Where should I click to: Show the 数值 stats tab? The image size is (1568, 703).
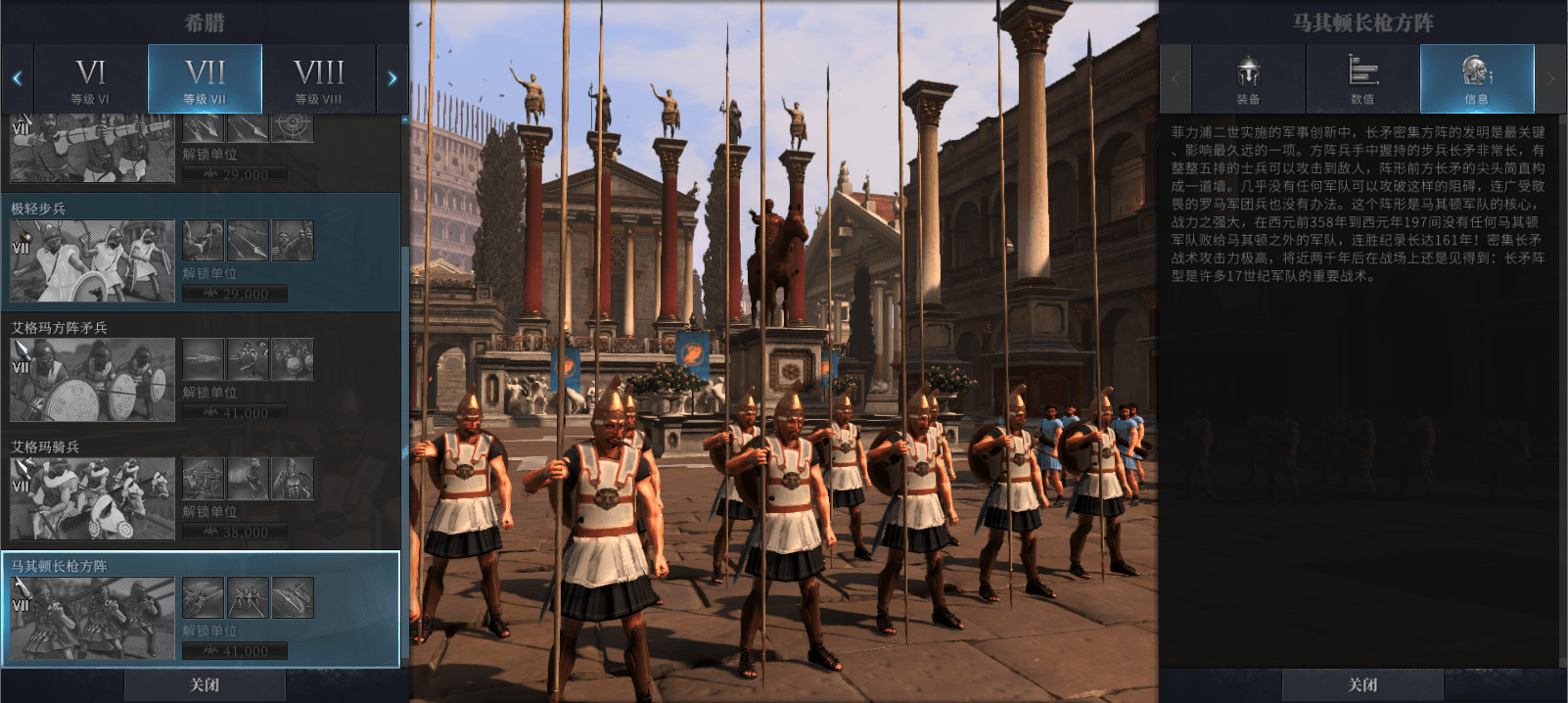tap(1362, 79)
